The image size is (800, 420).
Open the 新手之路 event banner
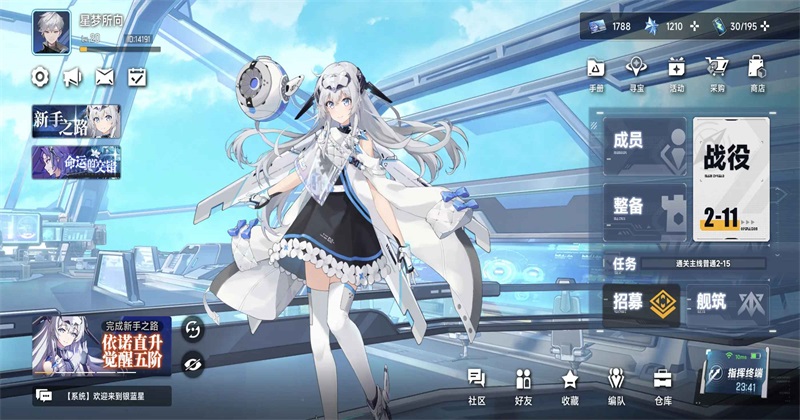[x=76, y=122]
